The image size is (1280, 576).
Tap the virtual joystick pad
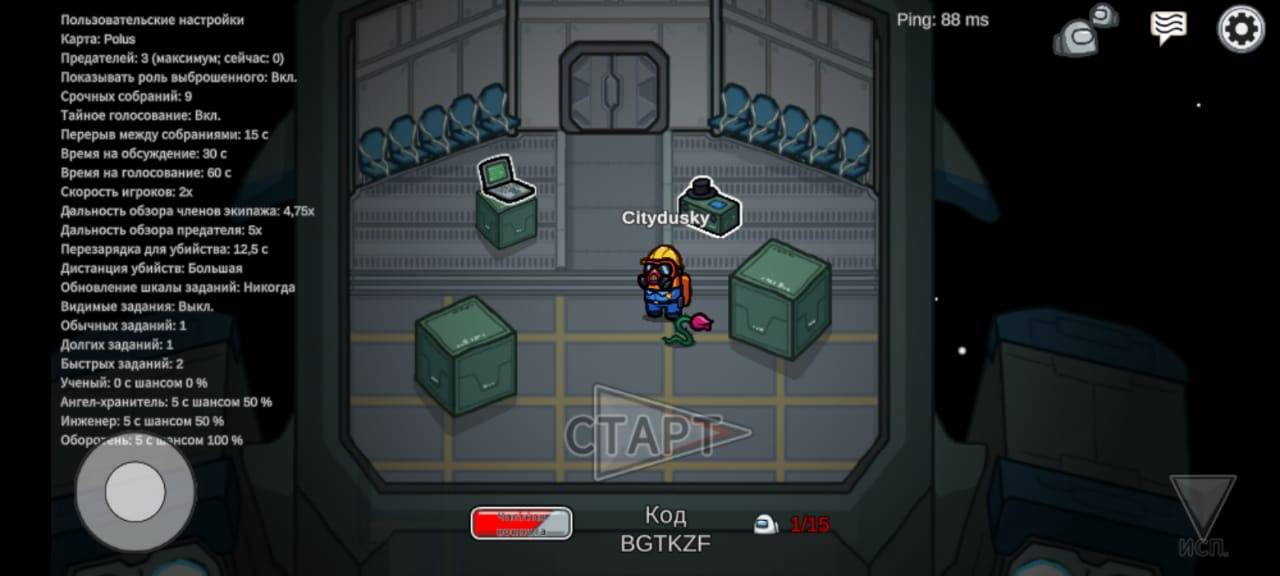point(135,492)
